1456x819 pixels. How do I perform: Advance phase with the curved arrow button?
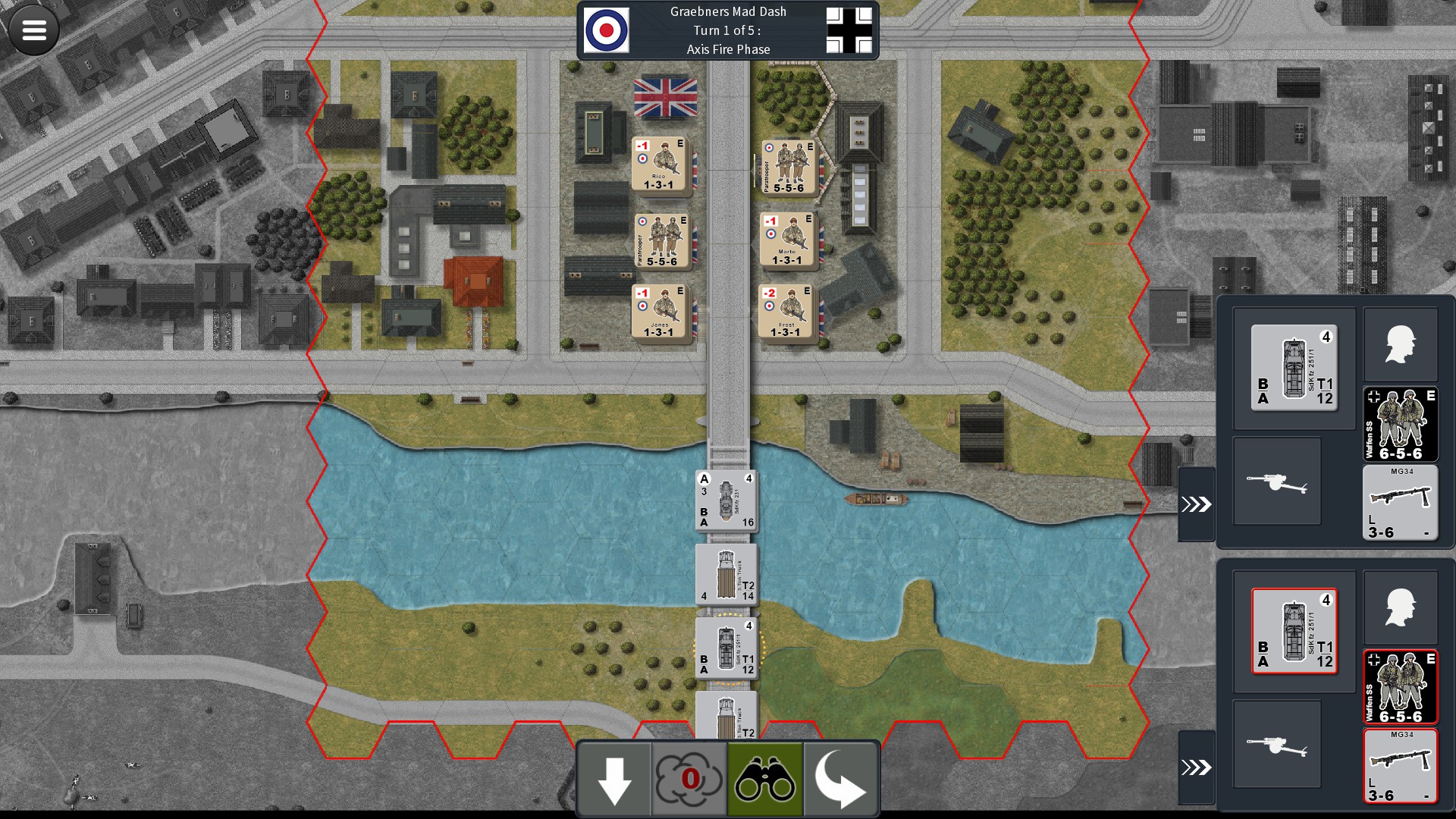point(840,780)
